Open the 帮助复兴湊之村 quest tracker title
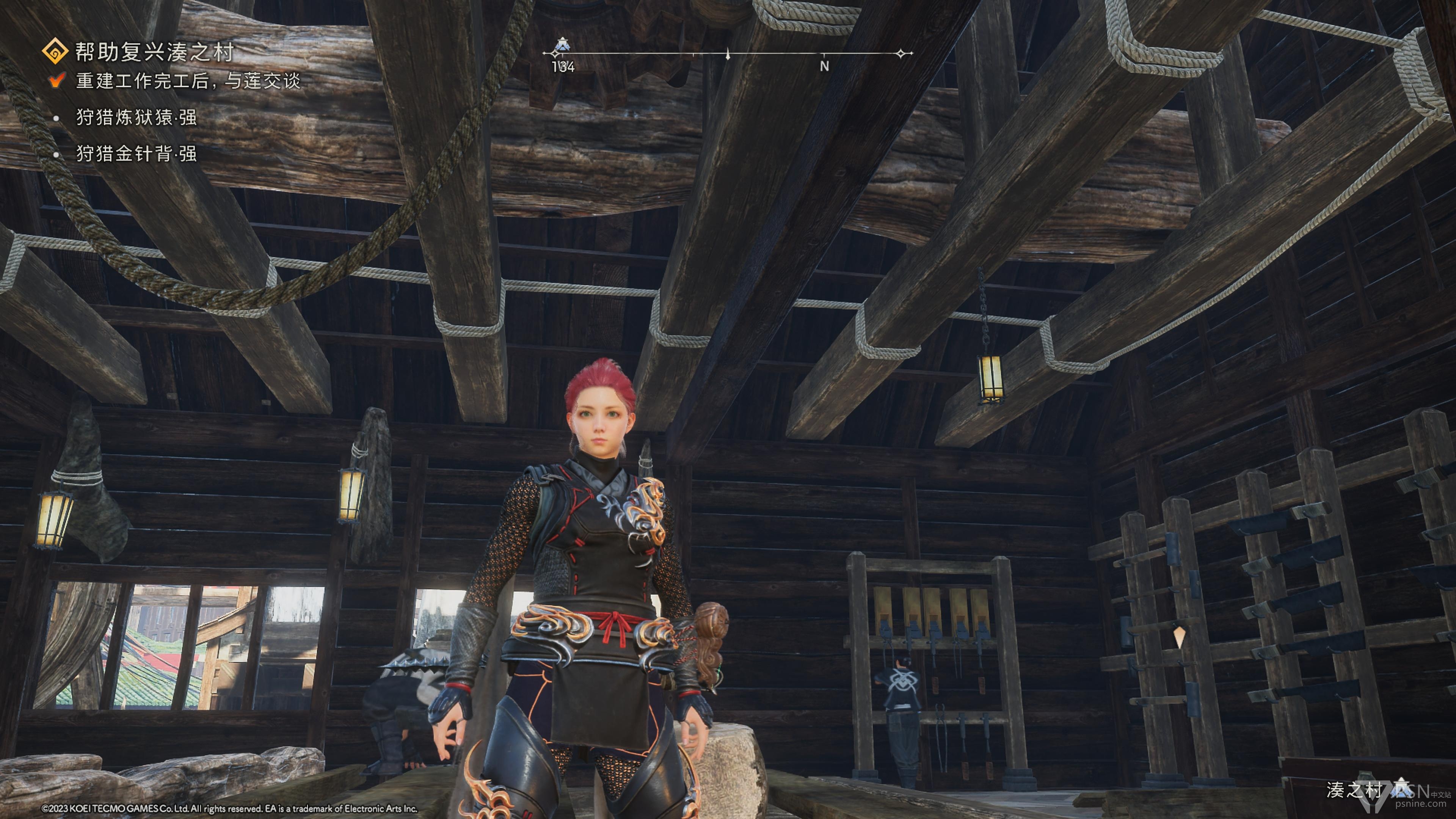 [x=154, y=52]
